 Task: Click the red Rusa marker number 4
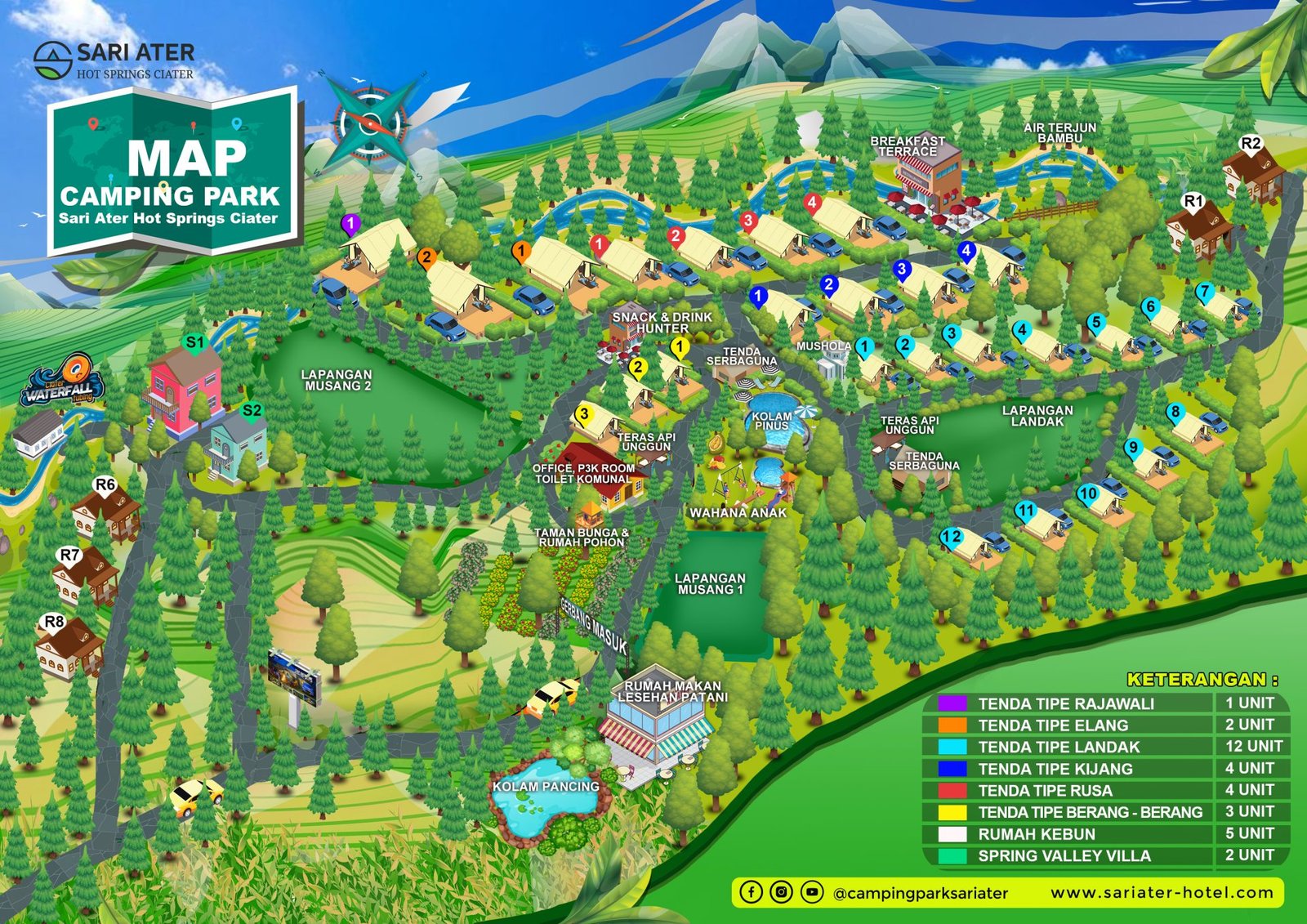(x=811, y=203)
